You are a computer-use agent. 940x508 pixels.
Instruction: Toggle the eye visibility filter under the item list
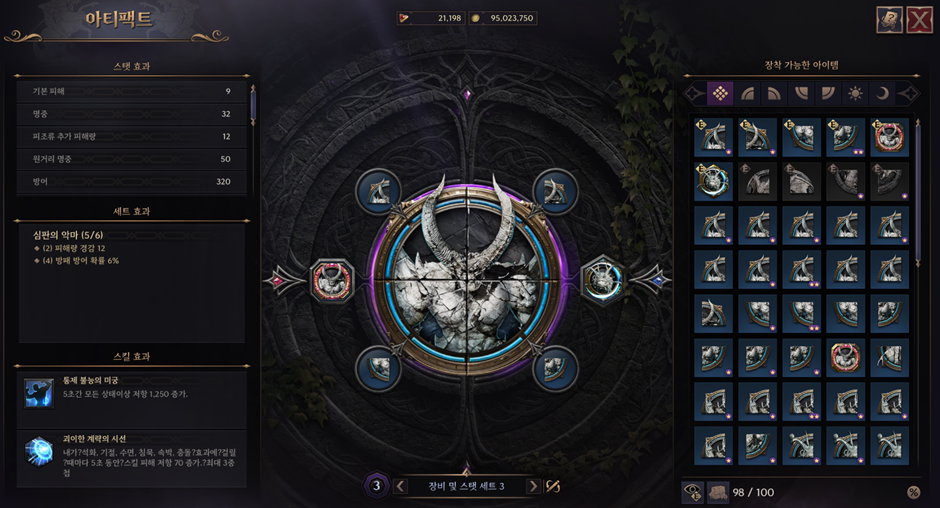point(691,491)
